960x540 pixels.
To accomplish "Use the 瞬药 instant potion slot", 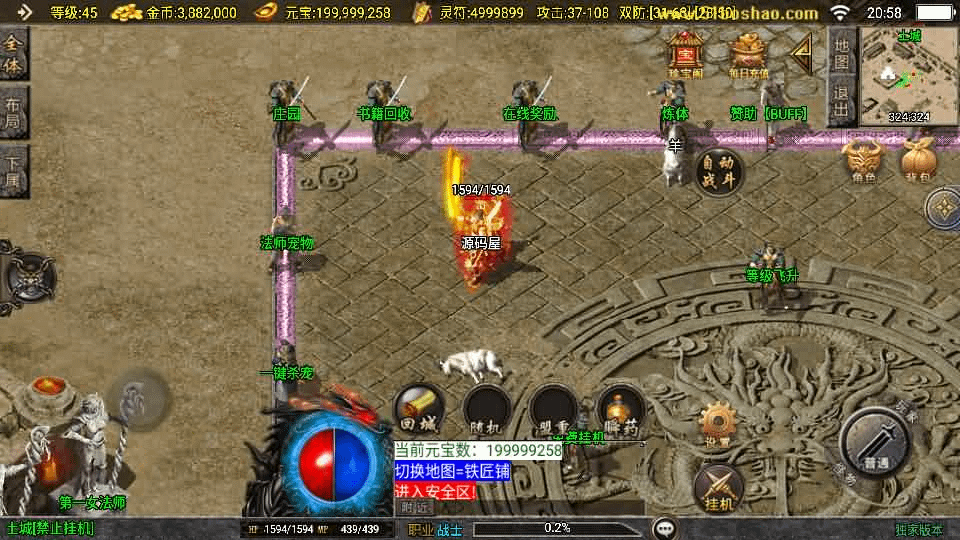I will click(620, 408).
